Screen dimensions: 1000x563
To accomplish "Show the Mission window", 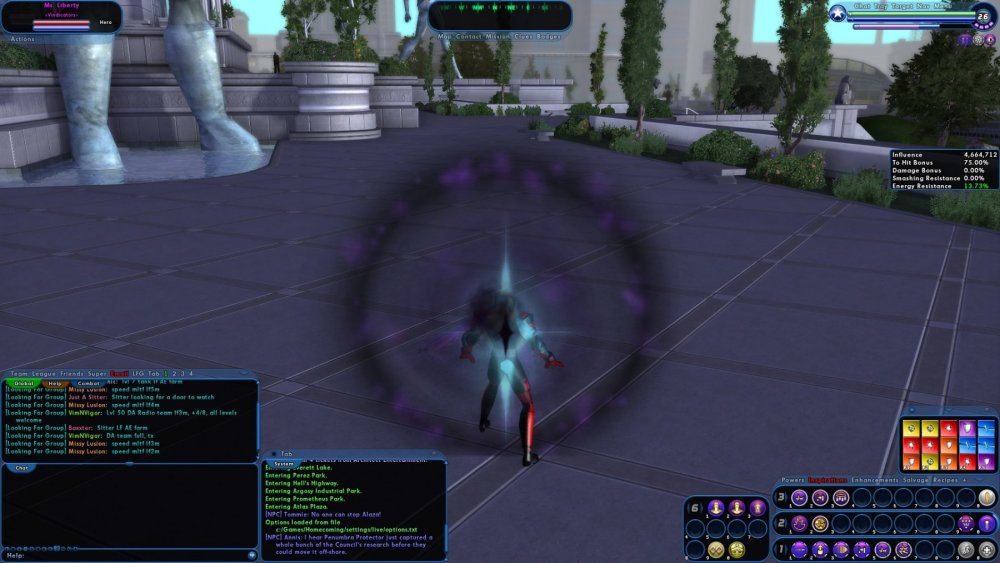I will [499, 36].
